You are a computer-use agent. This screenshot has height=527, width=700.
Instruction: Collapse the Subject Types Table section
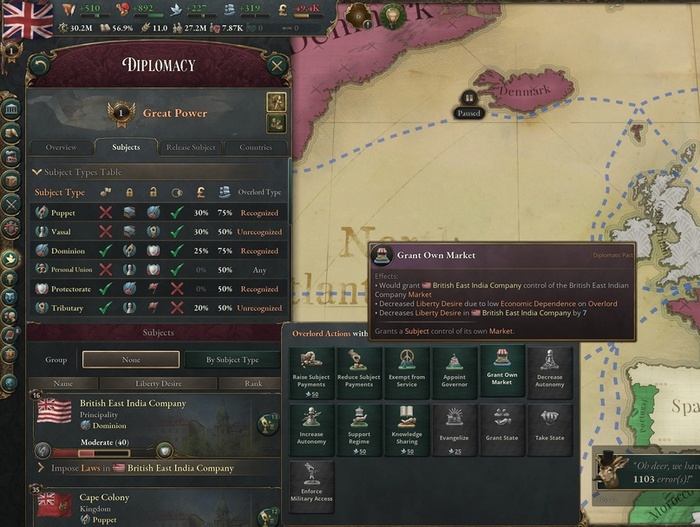click(37, 172)
